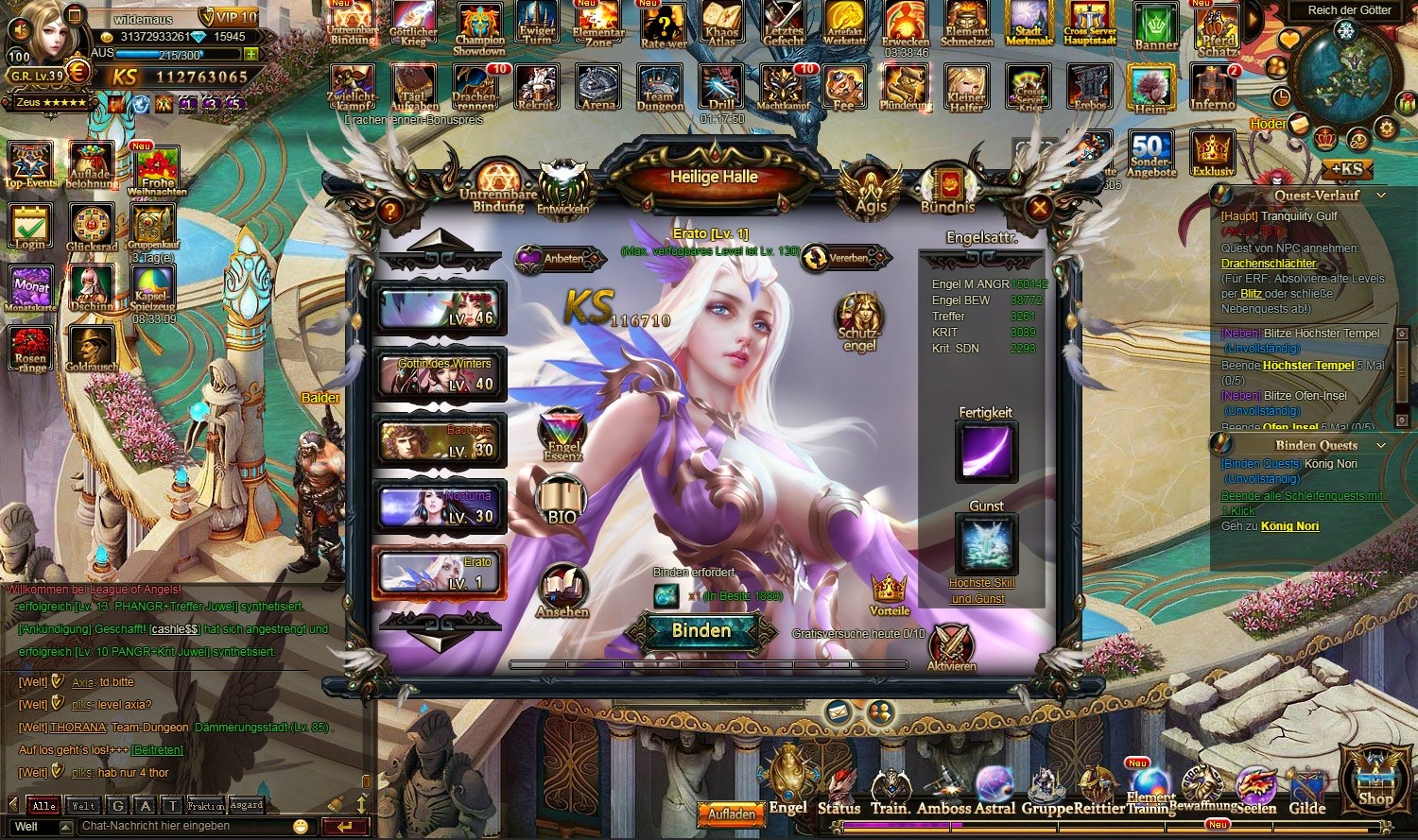Click the Binden button

(701, 631)
